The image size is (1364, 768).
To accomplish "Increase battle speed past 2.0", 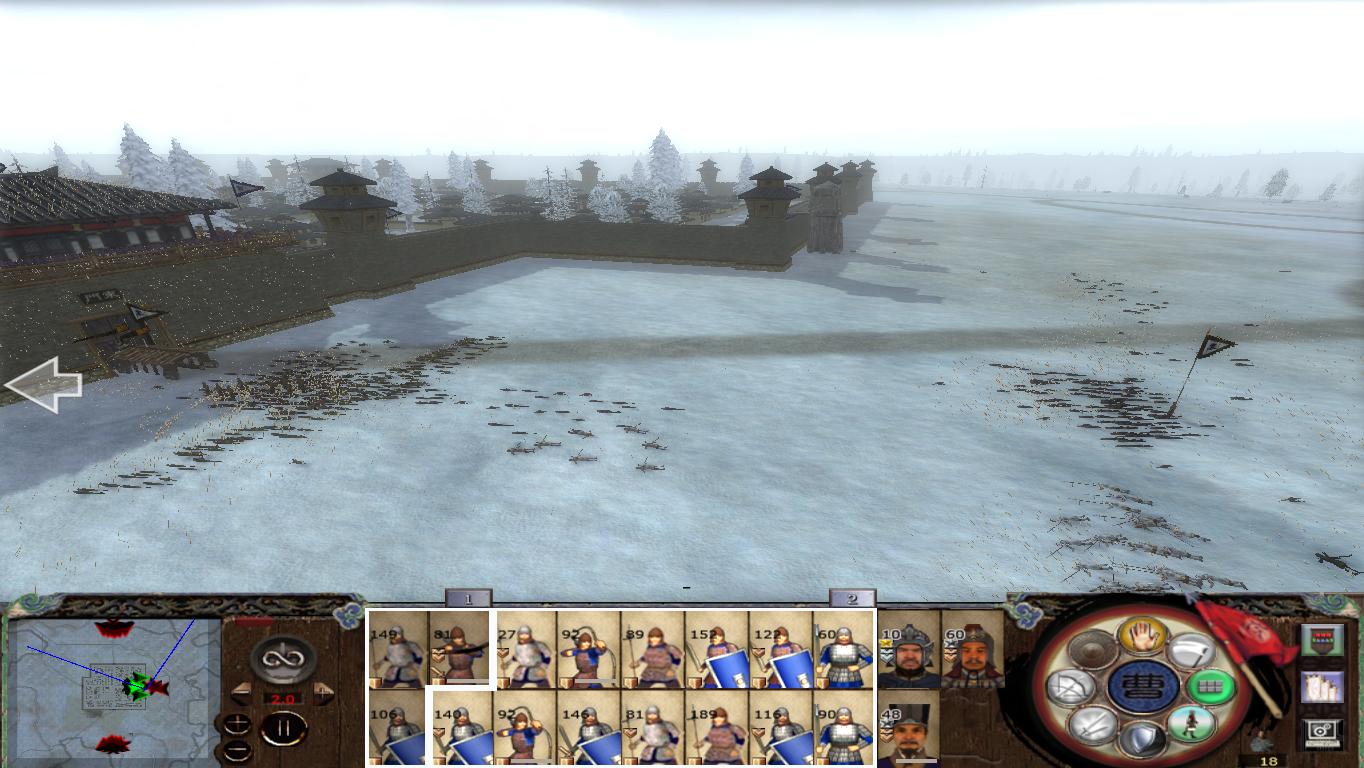I will 321,692.
